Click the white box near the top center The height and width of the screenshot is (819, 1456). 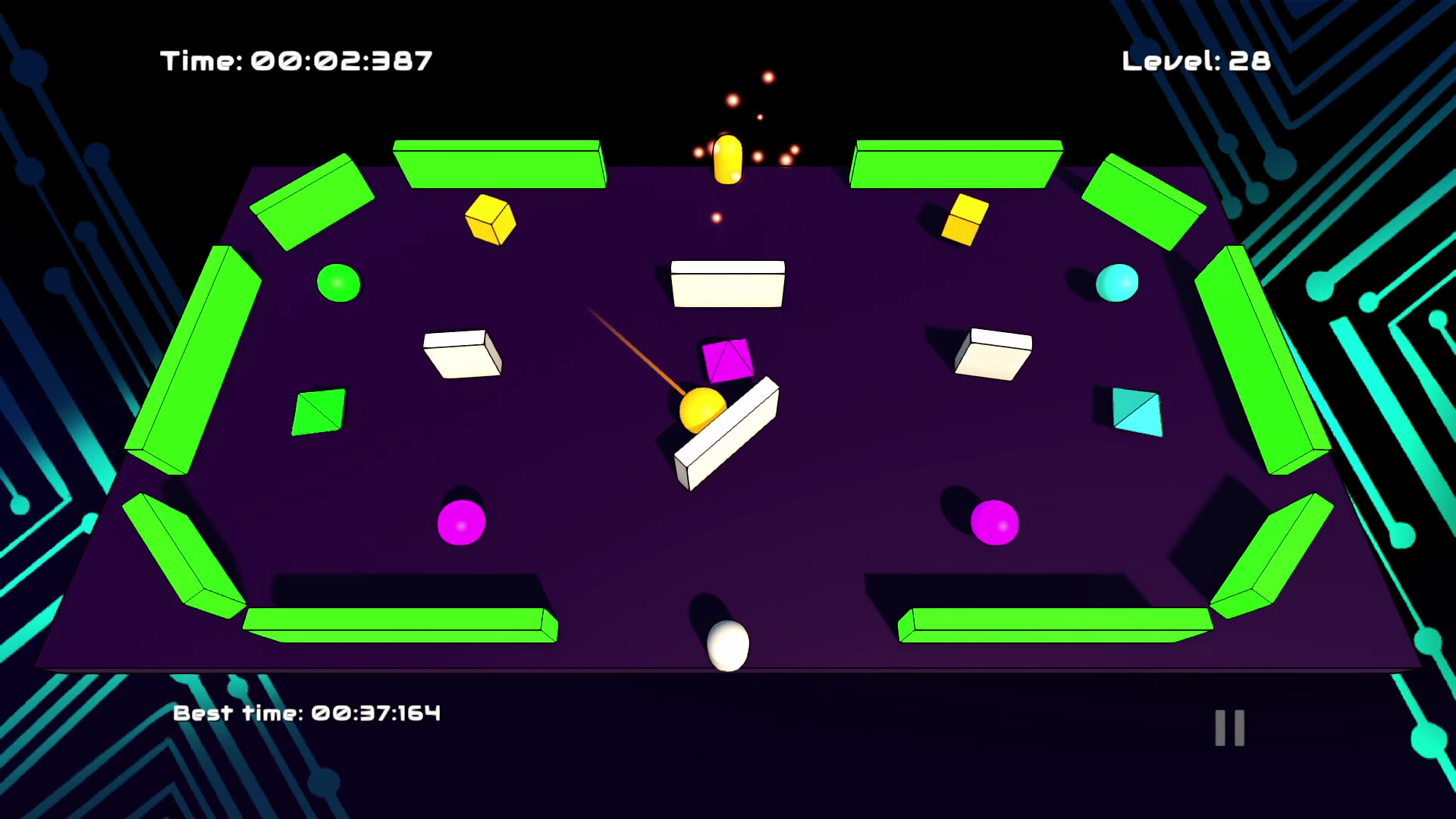tap(726, 282)
